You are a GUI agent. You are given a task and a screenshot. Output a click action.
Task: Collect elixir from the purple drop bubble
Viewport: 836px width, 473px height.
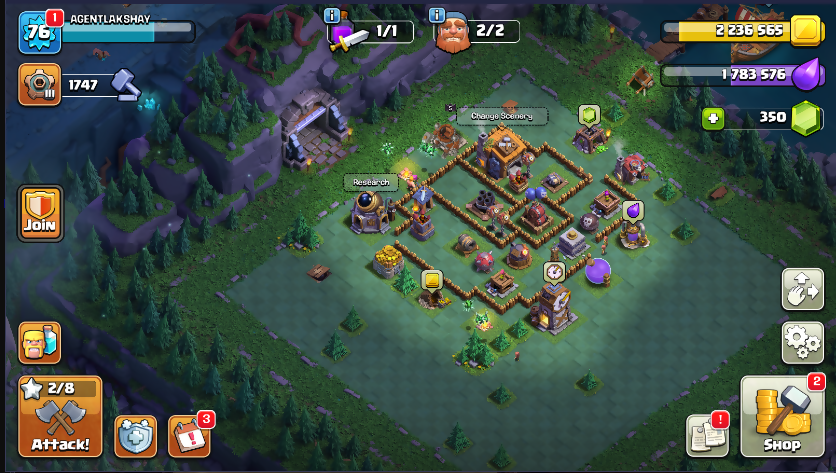tap(632, 210)
